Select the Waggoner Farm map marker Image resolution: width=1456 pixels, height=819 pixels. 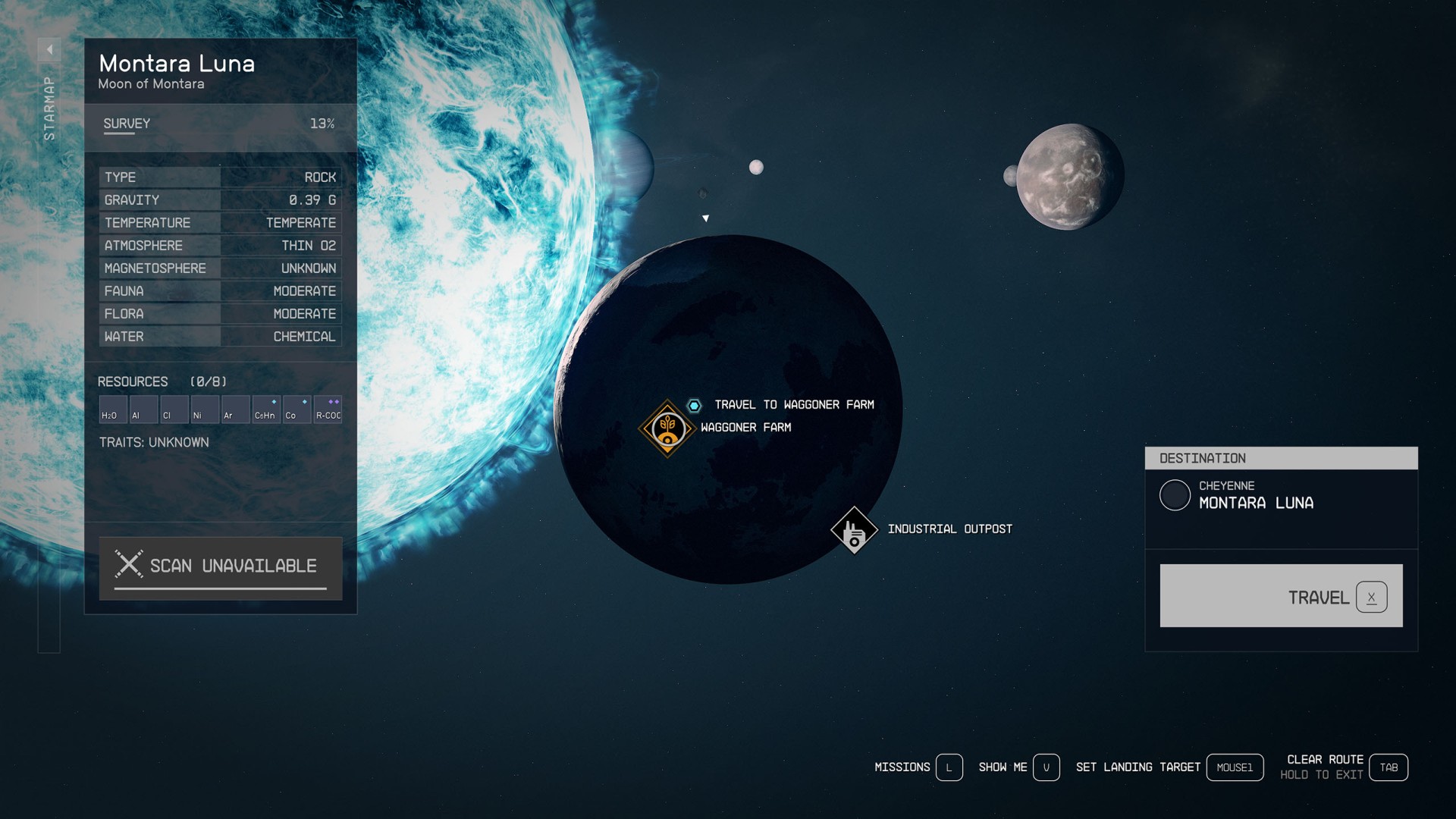[x=667, y=428]
